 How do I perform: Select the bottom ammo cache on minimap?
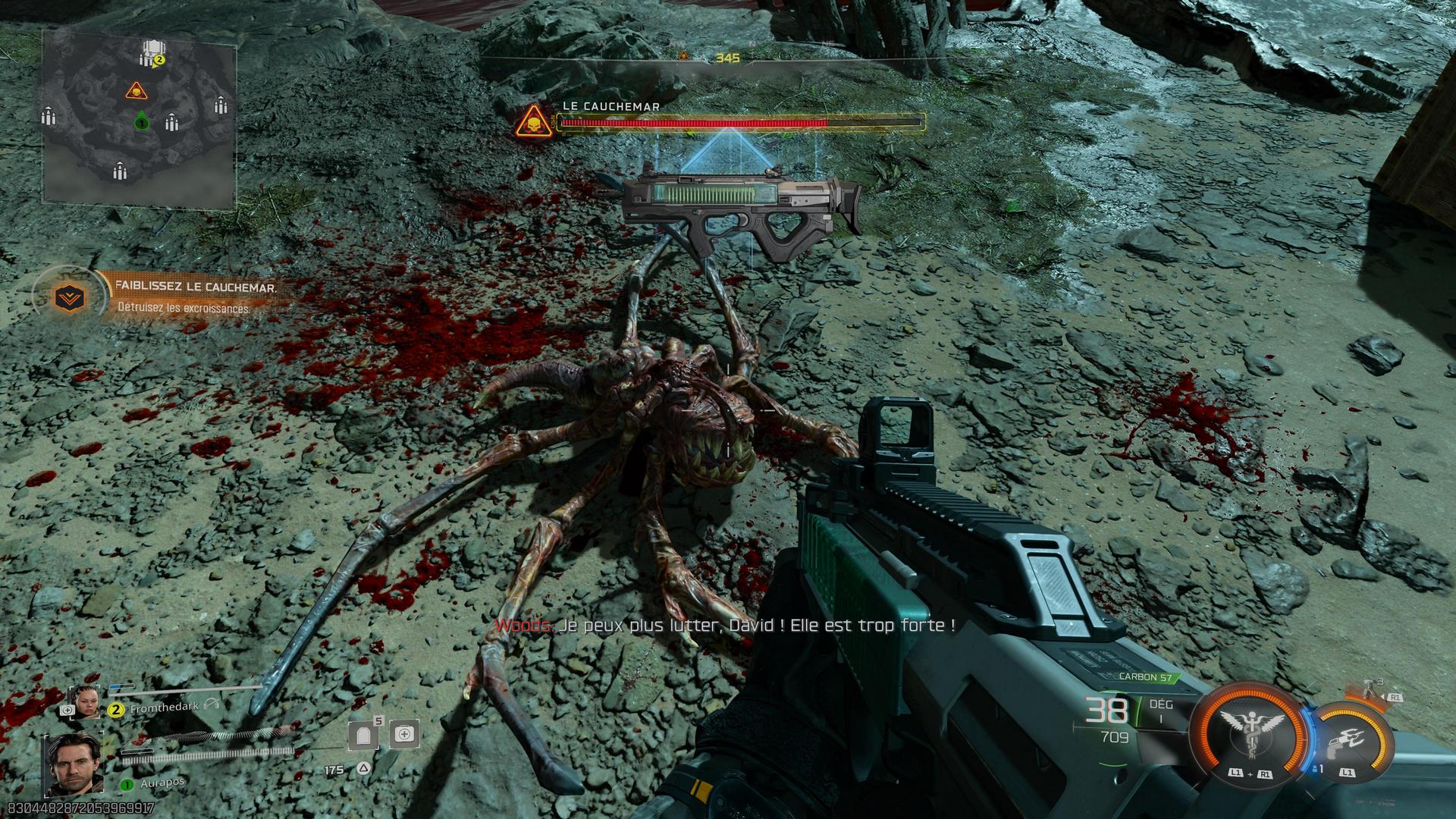(119, 171)
